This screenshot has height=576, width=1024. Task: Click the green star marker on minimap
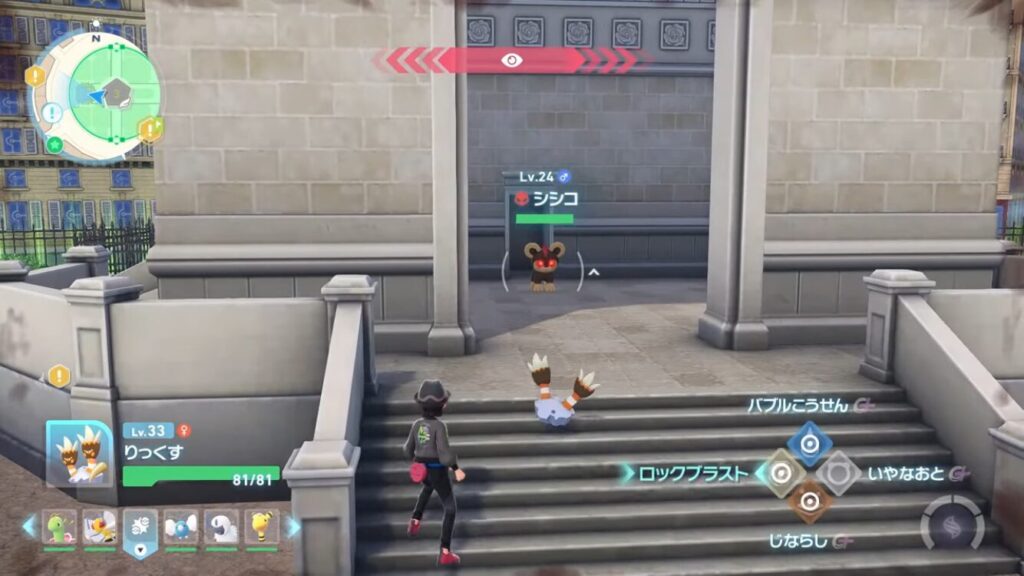click(x=54, y=144)
